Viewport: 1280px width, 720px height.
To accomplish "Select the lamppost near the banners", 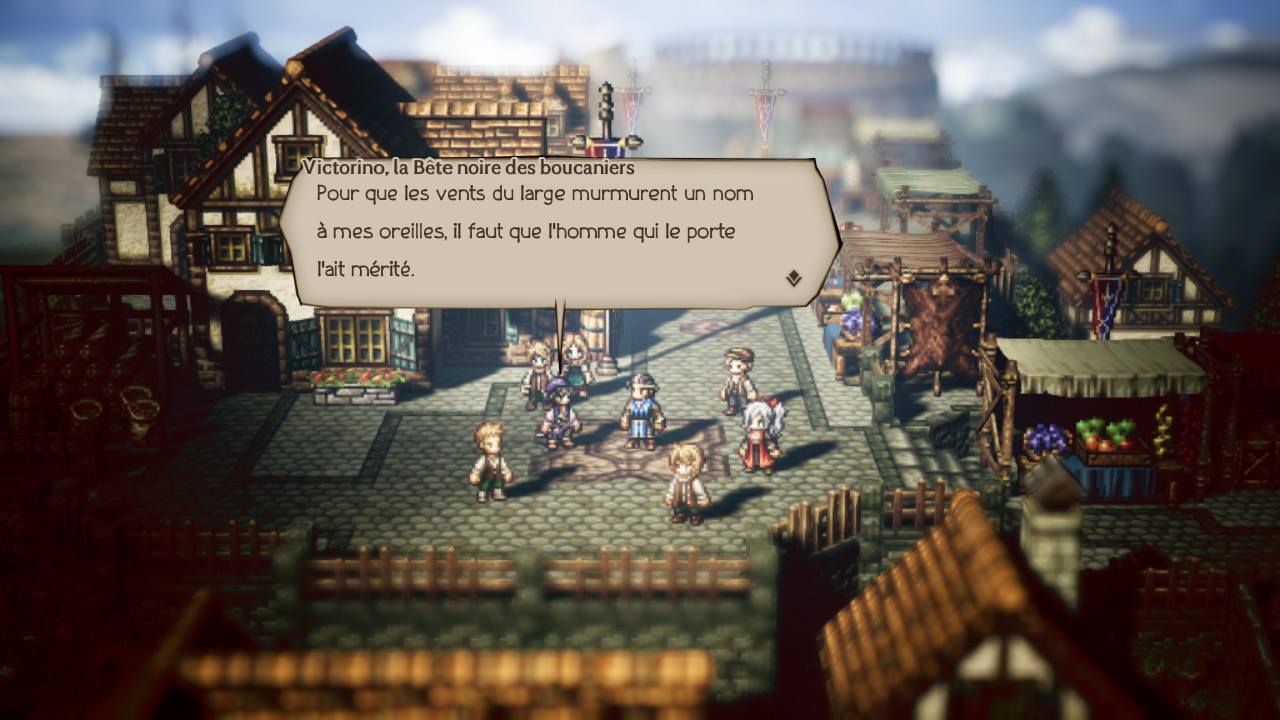I will pyautogui.click(x=604, y=105).
